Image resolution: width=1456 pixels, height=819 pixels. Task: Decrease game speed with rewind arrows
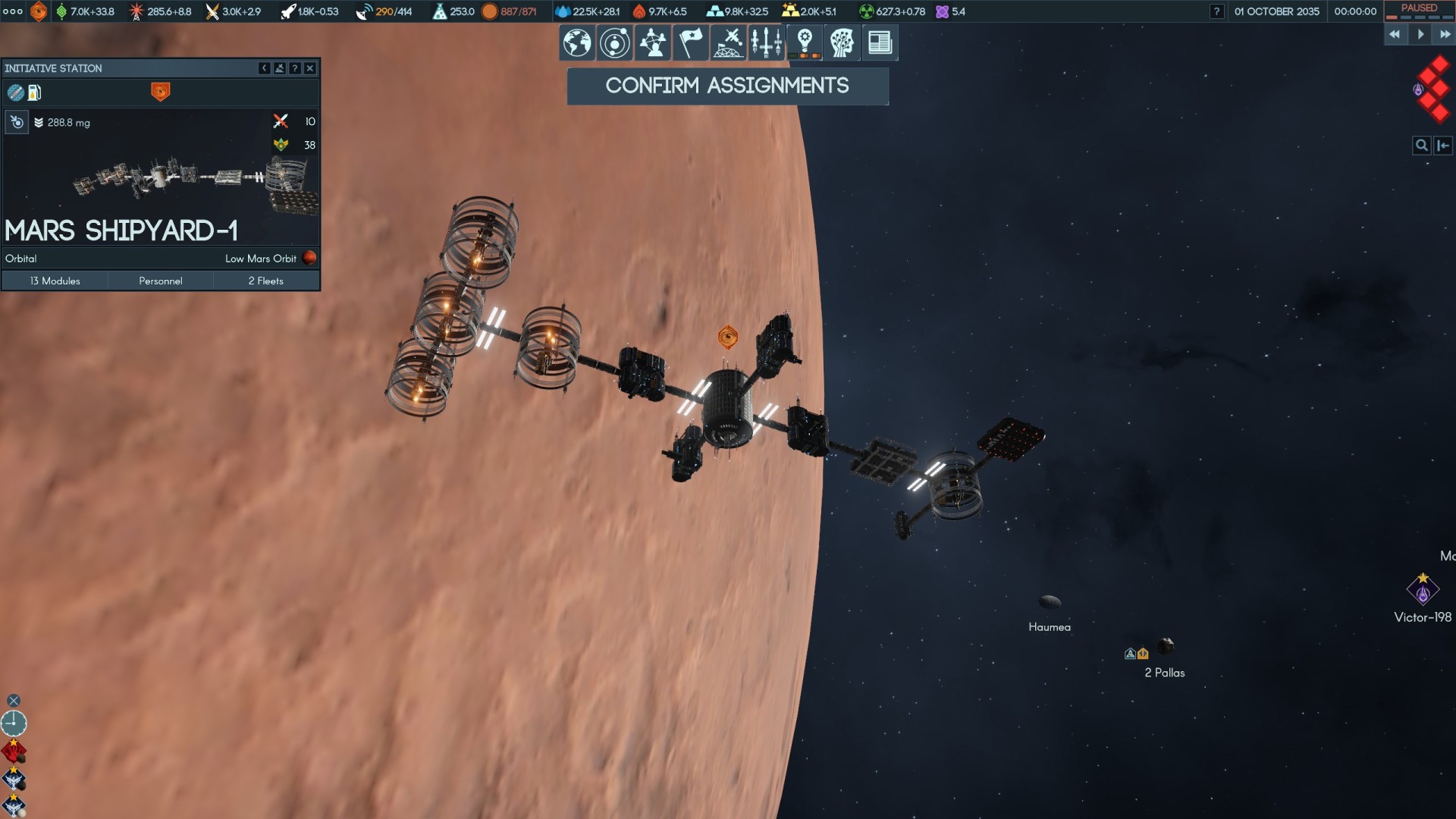pos(1395,34)
